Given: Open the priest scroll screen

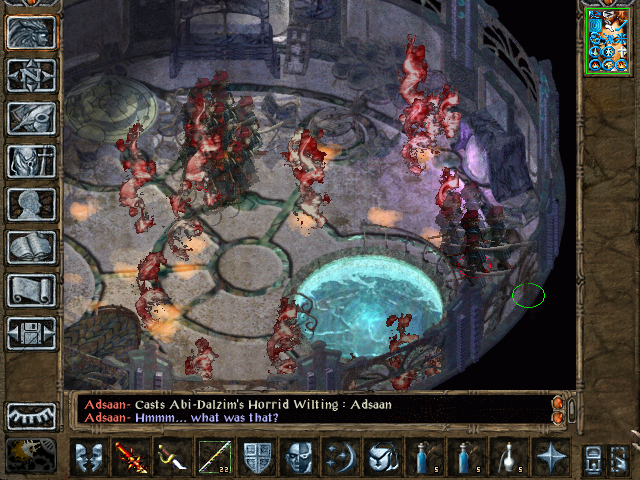Looking at the screenshot, I should [31, 290].
